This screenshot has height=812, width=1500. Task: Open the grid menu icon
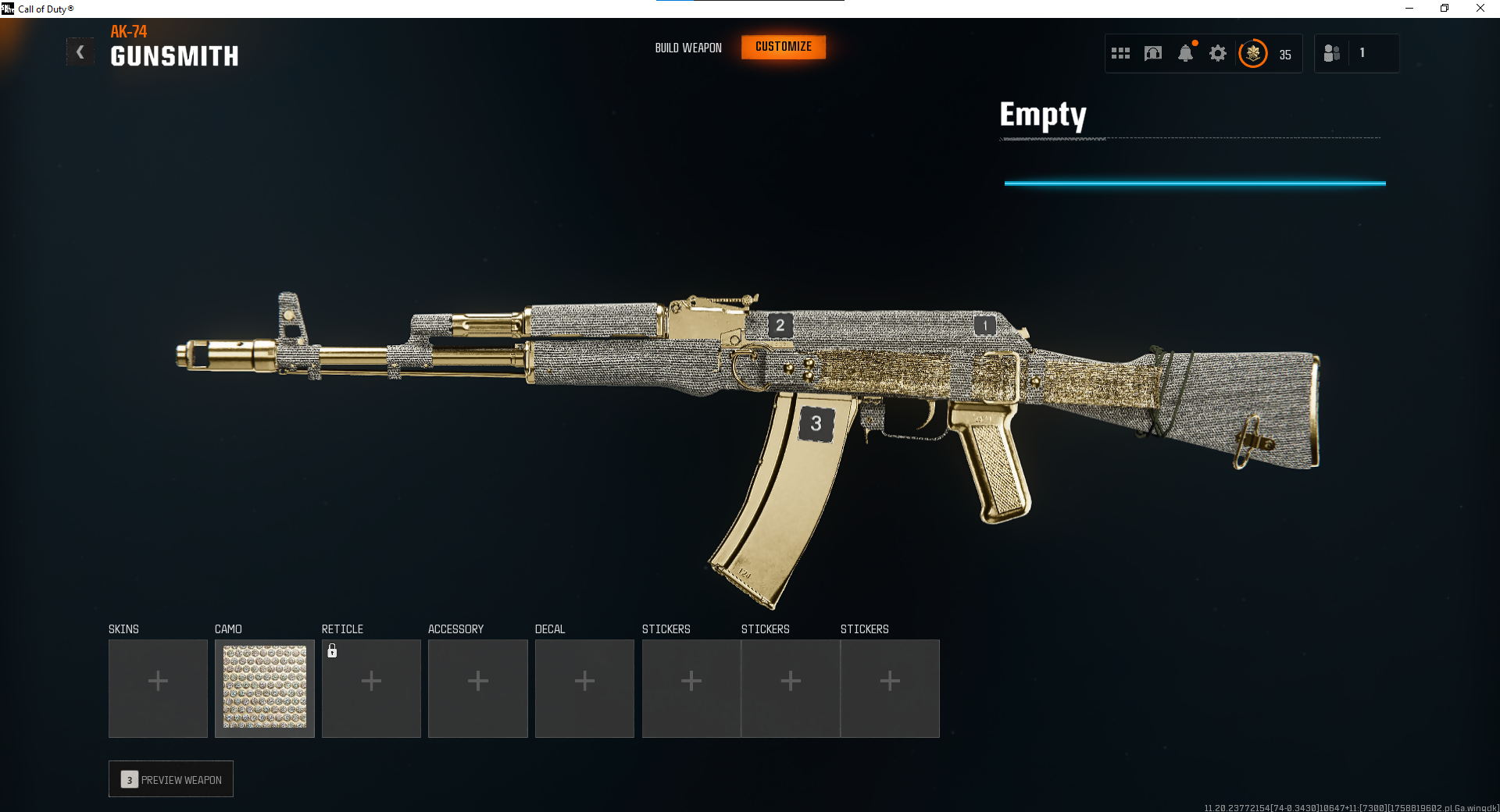[1120, 53]
